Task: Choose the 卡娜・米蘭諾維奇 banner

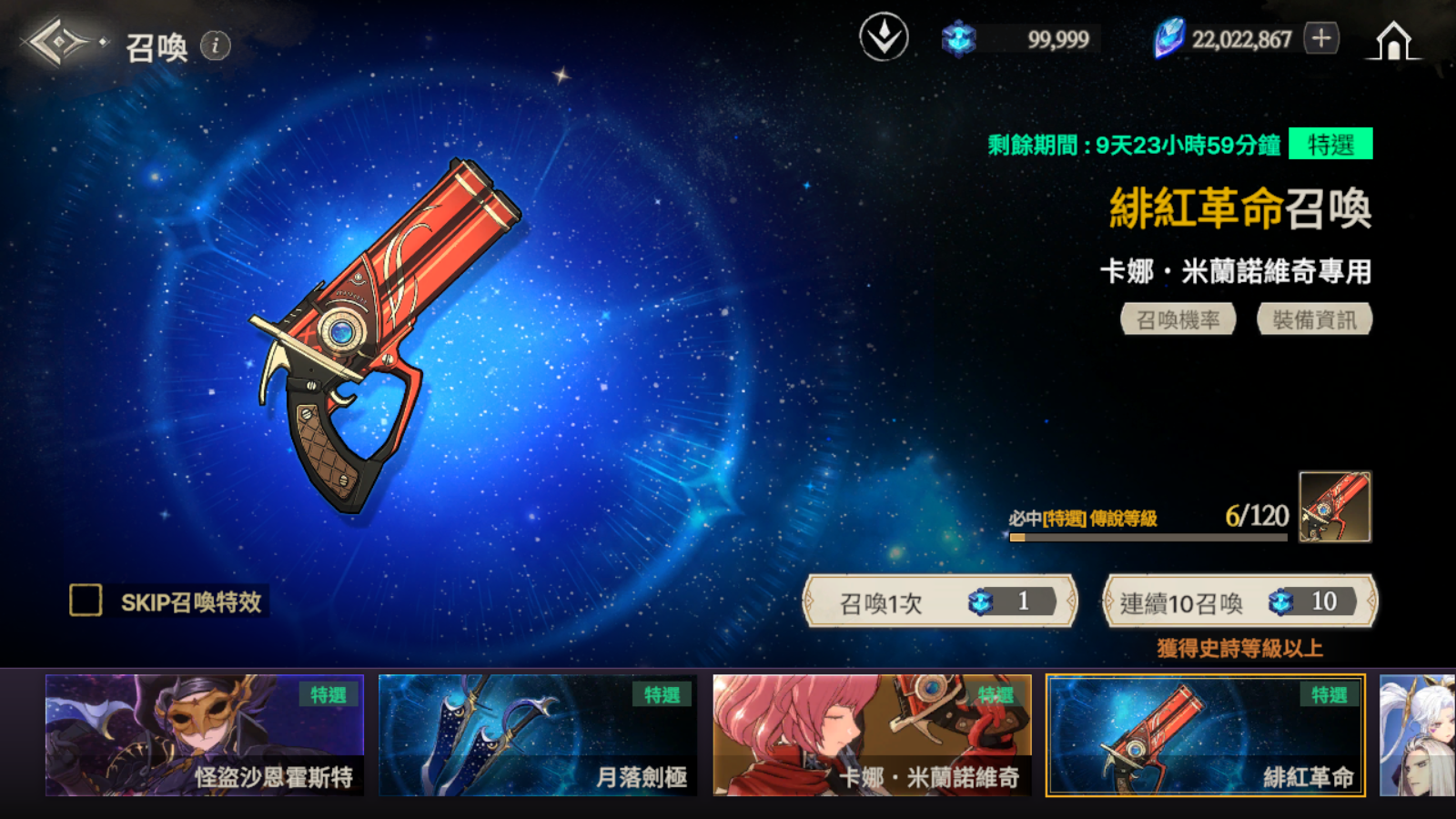Action: tap(872, 735)
